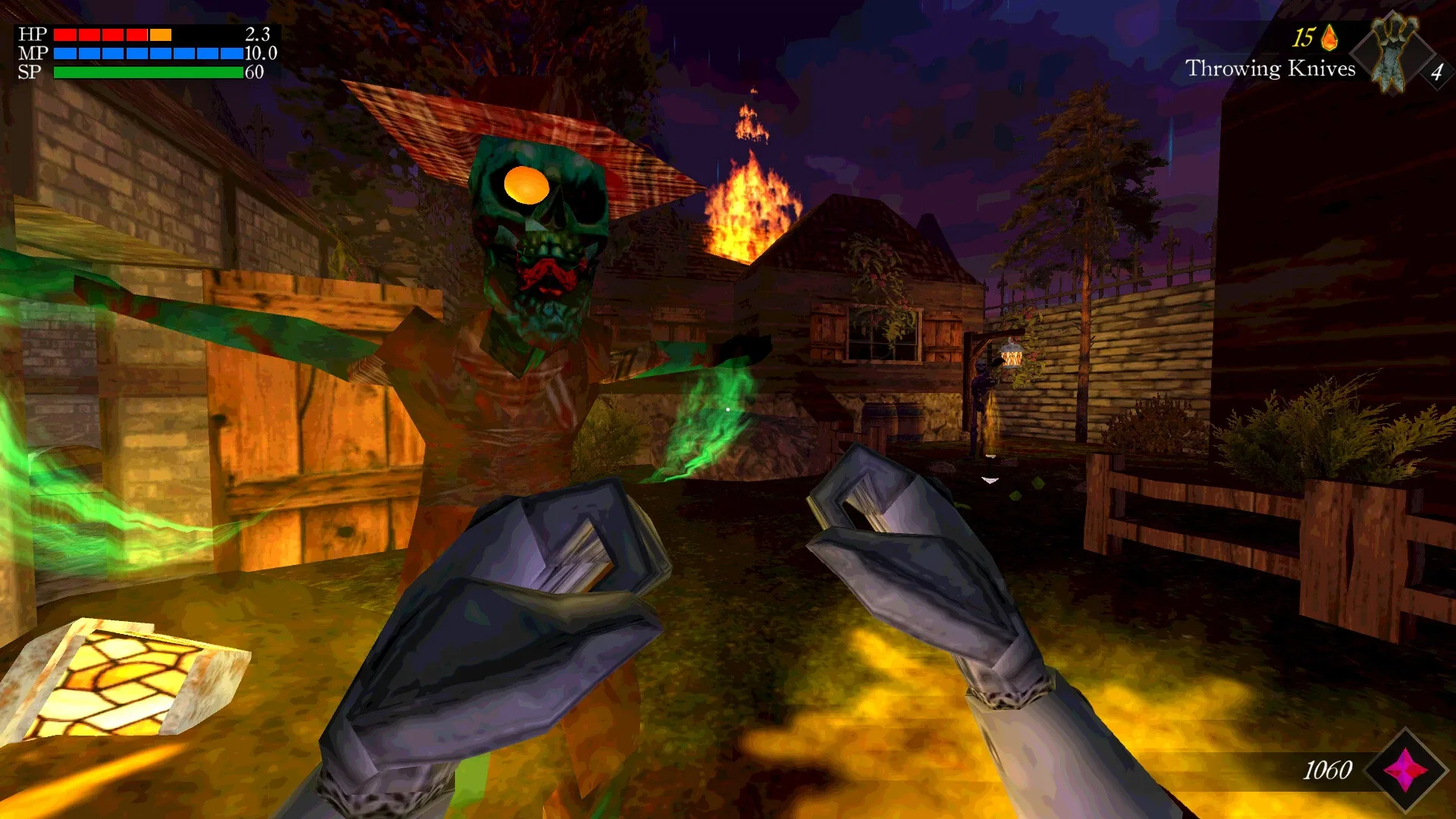
Task: Click the crosshair dot in screen center
Action: [x=728, y=409]
